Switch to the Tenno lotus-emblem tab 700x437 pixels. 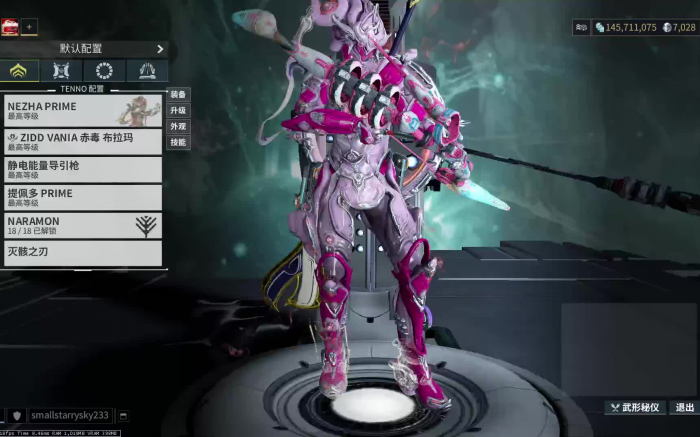point(19,71)
